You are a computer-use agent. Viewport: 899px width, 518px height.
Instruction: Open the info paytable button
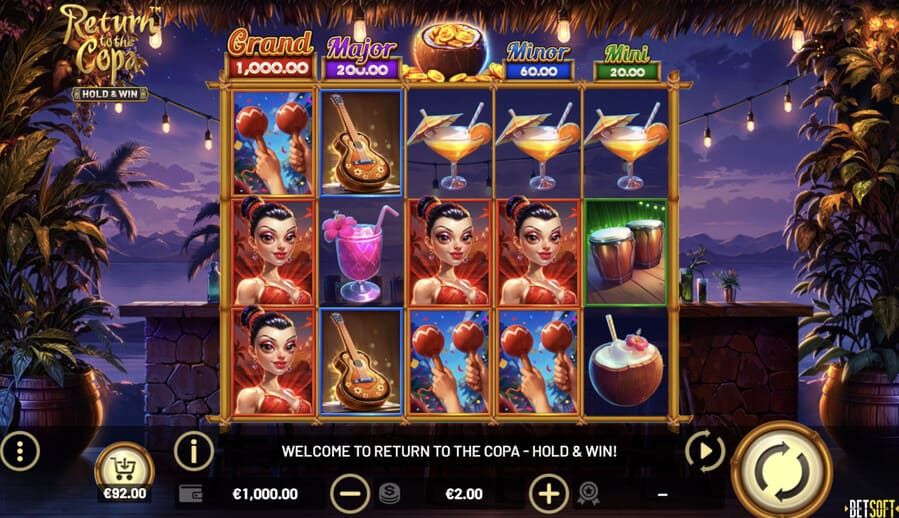click(194, 451)
